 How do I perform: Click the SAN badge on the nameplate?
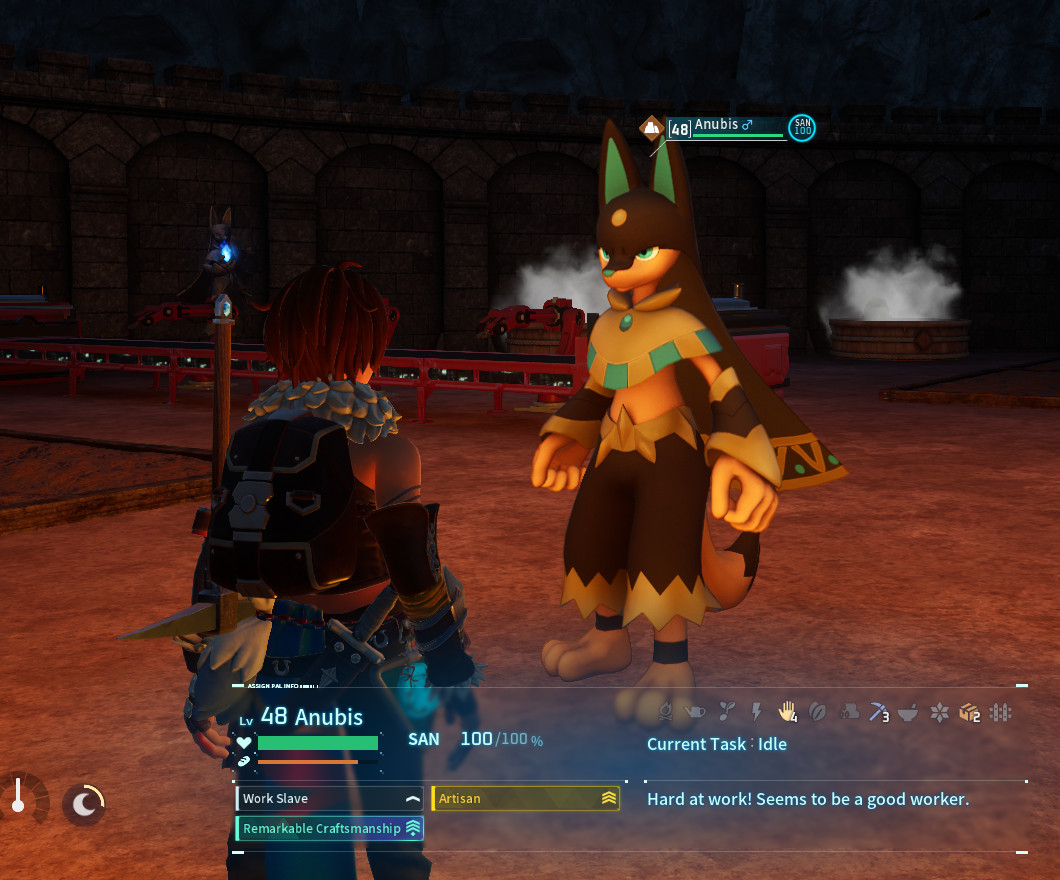[801, 128]
